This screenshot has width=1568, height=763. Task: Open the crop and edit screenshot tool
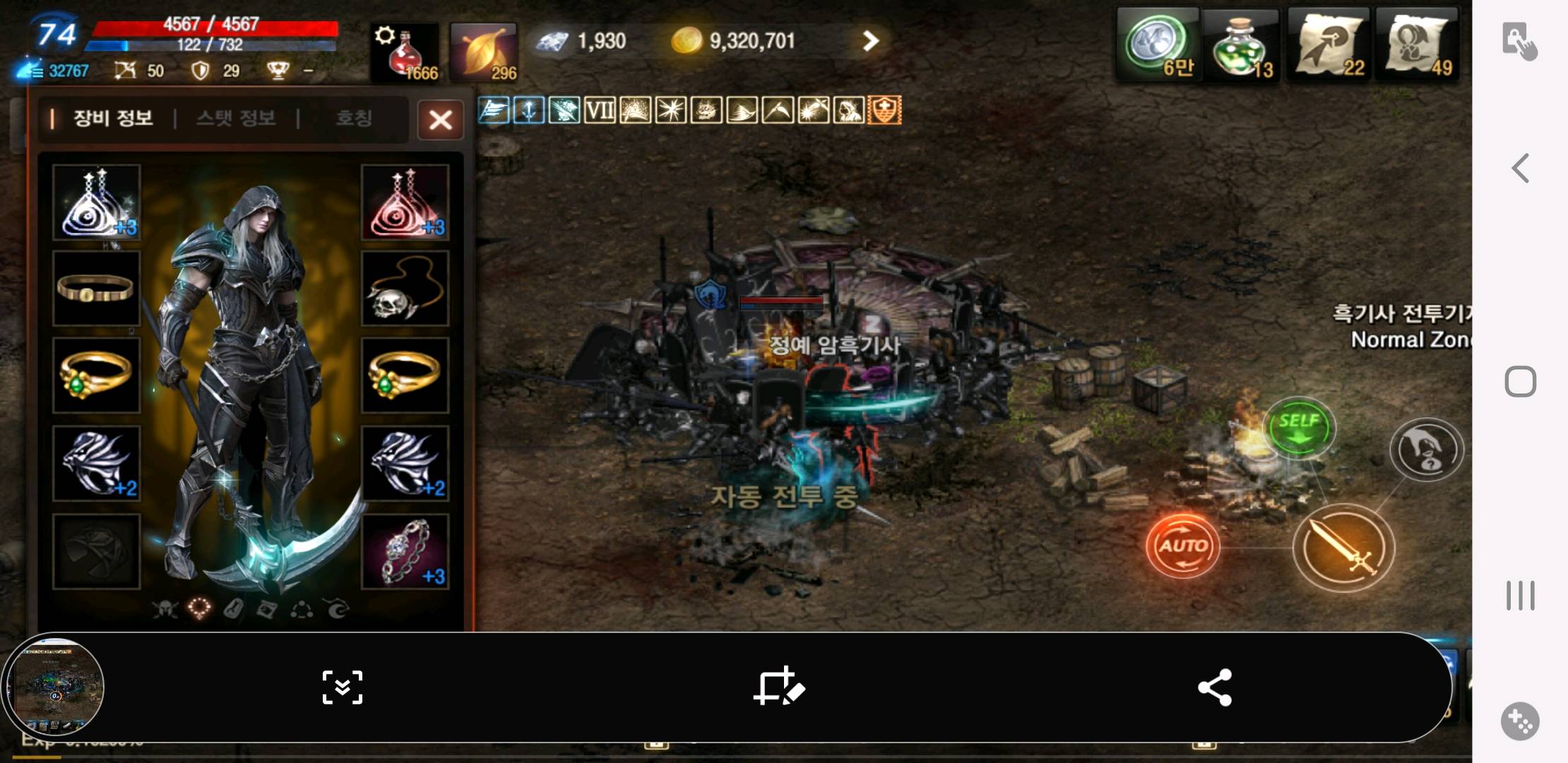click(x=779, y=687)
